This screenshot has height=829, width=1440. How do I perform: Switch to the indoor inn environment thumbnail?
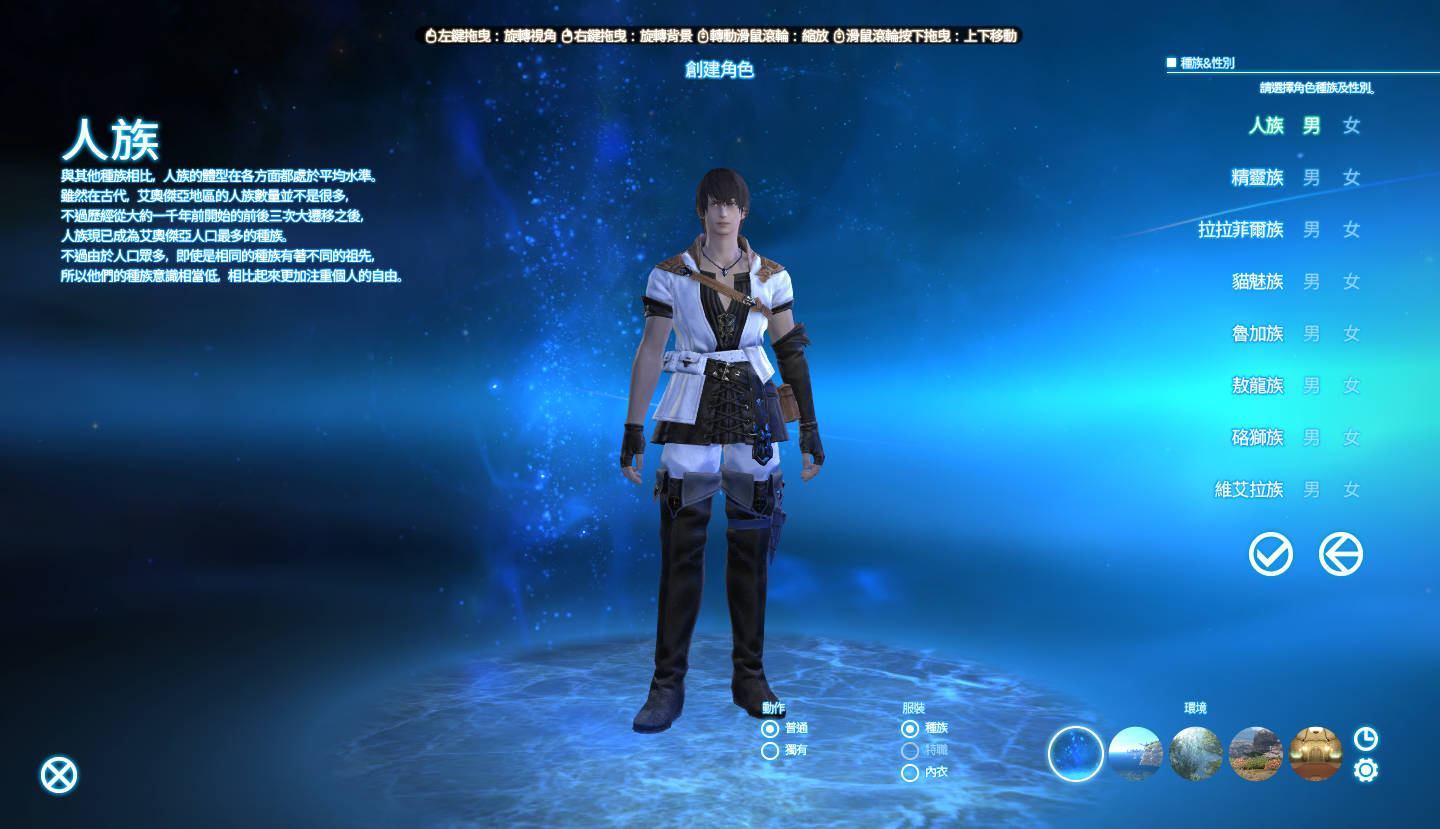pos(1315,754)
